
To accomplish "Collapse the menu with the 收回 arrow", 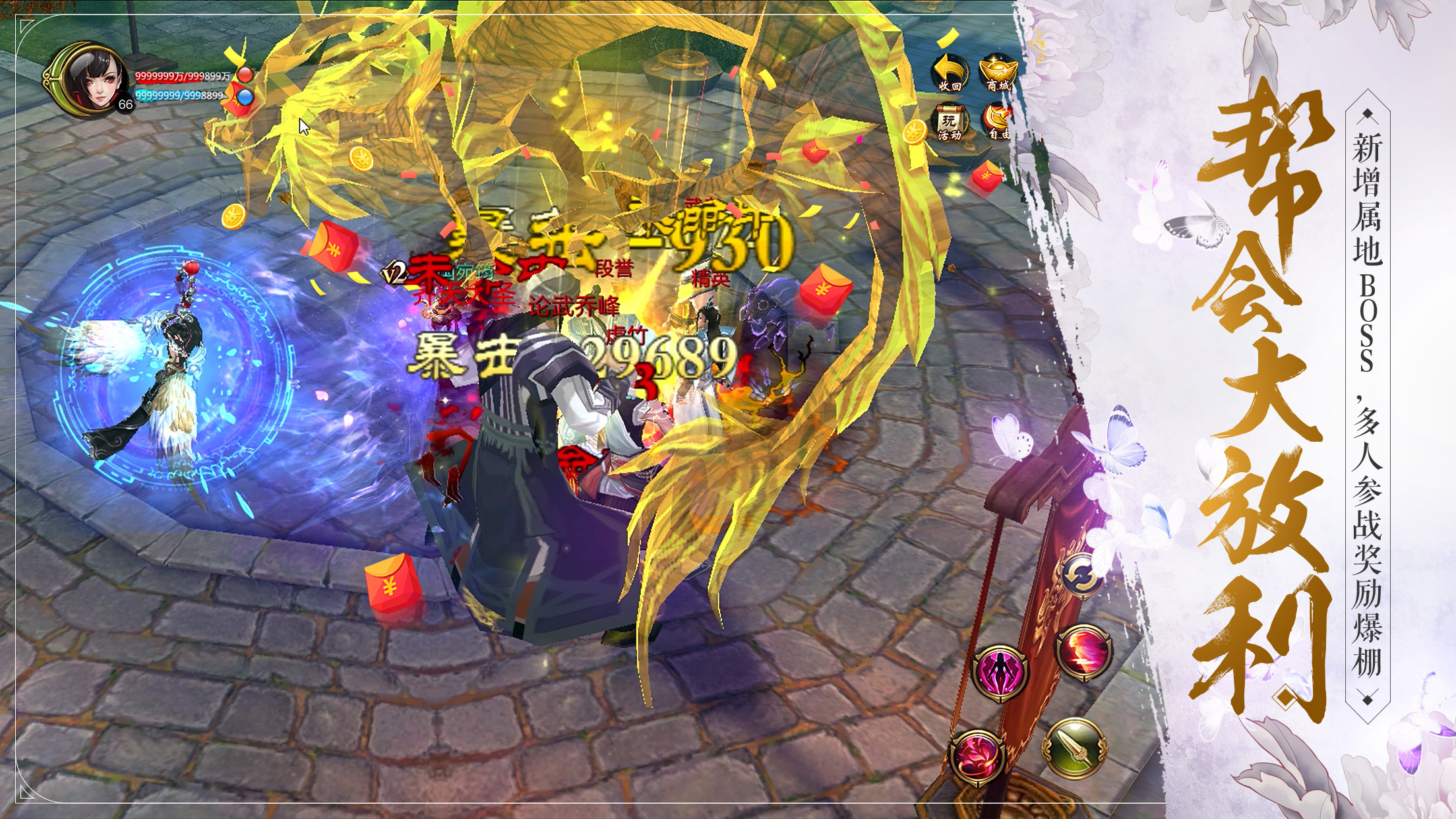I will coord(950,72).
